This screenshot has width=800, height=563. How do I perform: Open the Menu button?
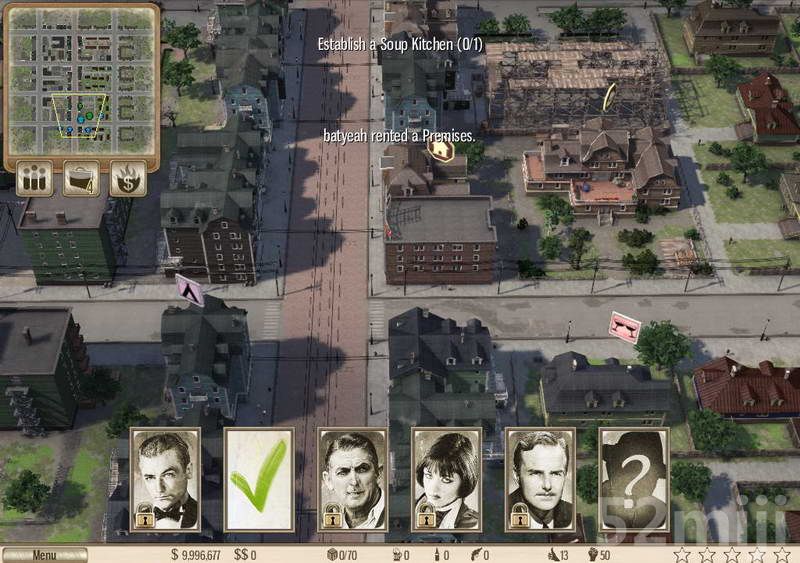(44, 555)
